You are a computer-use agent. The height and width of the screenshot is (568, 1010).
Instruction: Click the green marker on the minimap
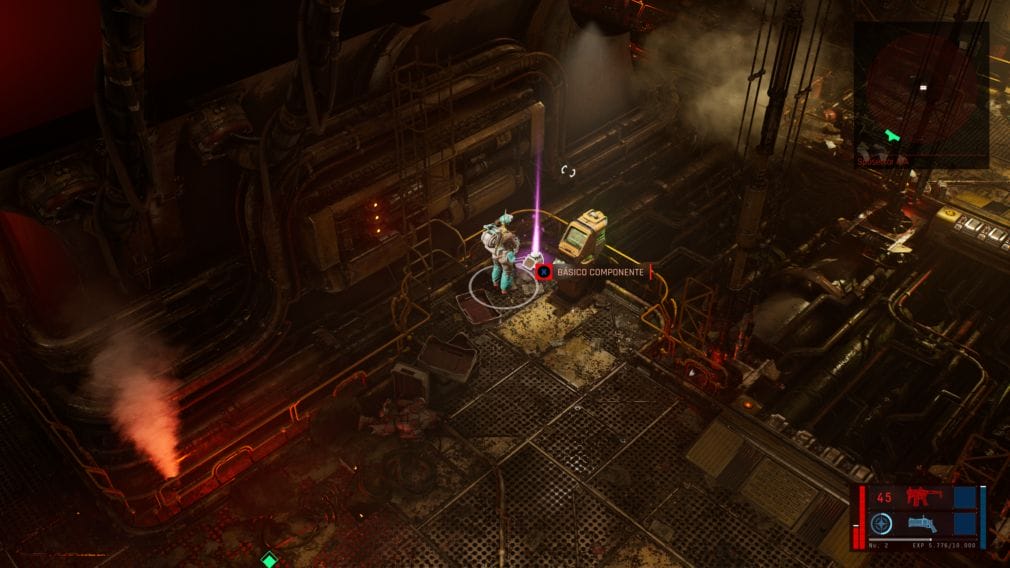pyautogui.click(x=893, y=134)
